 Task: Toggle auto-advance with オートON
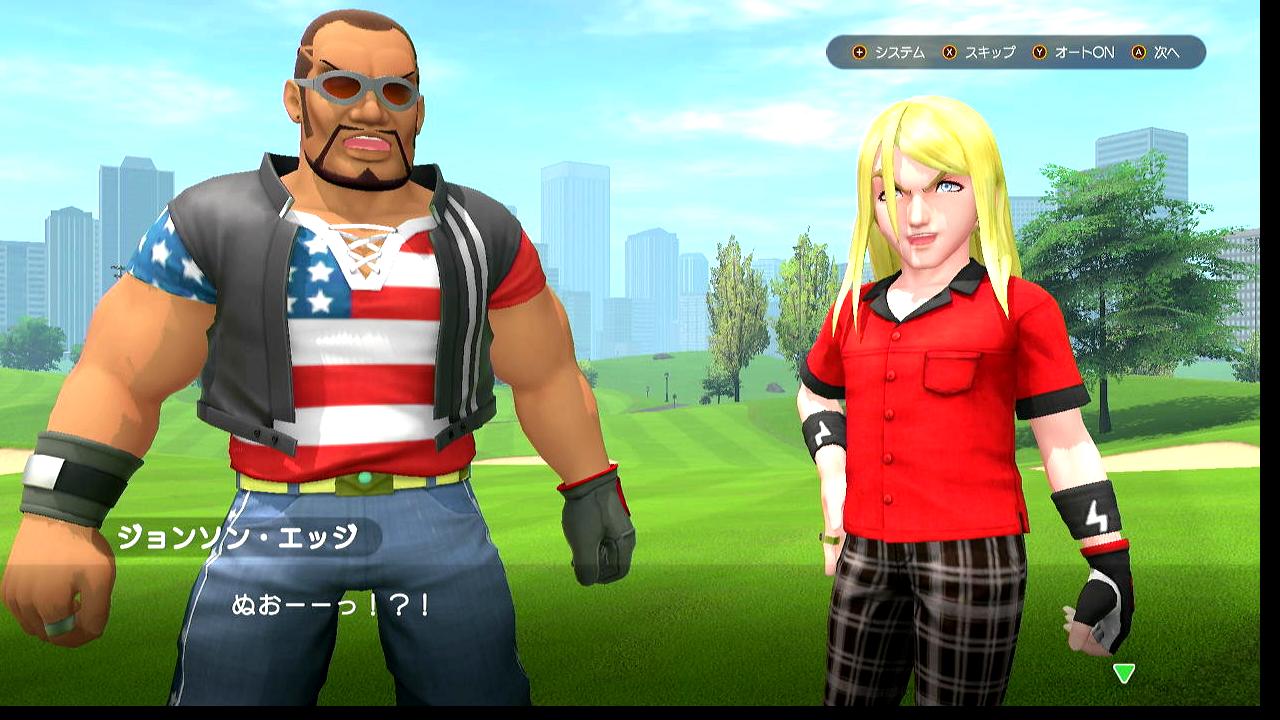coord(1074,52)
